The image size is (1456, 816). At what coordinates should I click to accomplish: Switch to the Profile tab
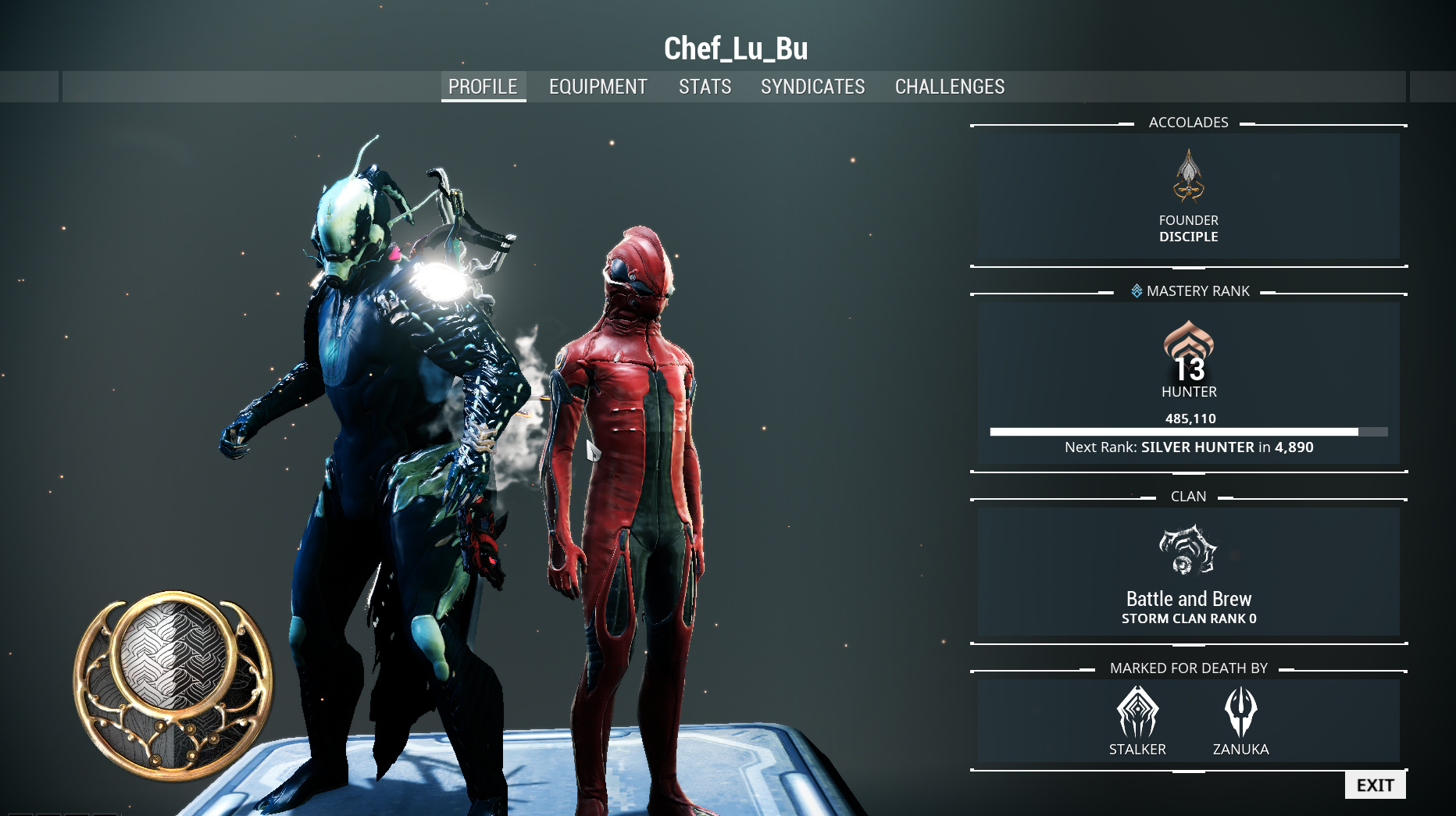pos(483,87)
